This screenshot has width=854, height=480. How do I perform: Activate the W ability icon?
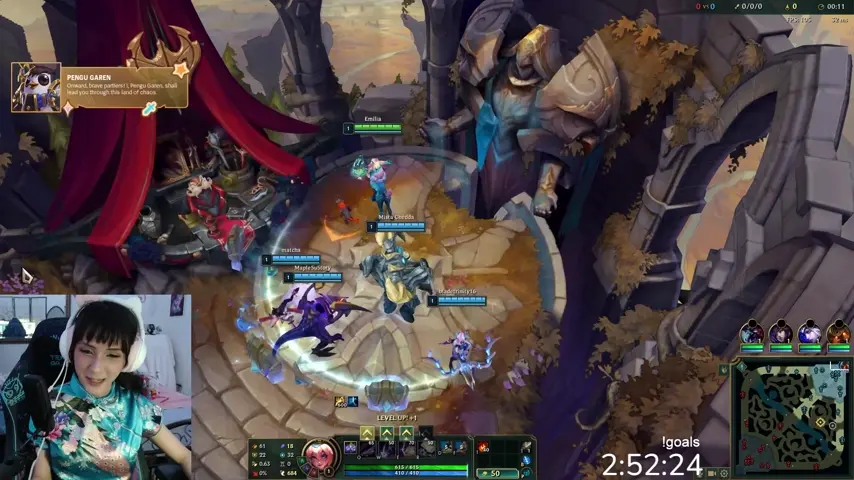coord(386,449)
